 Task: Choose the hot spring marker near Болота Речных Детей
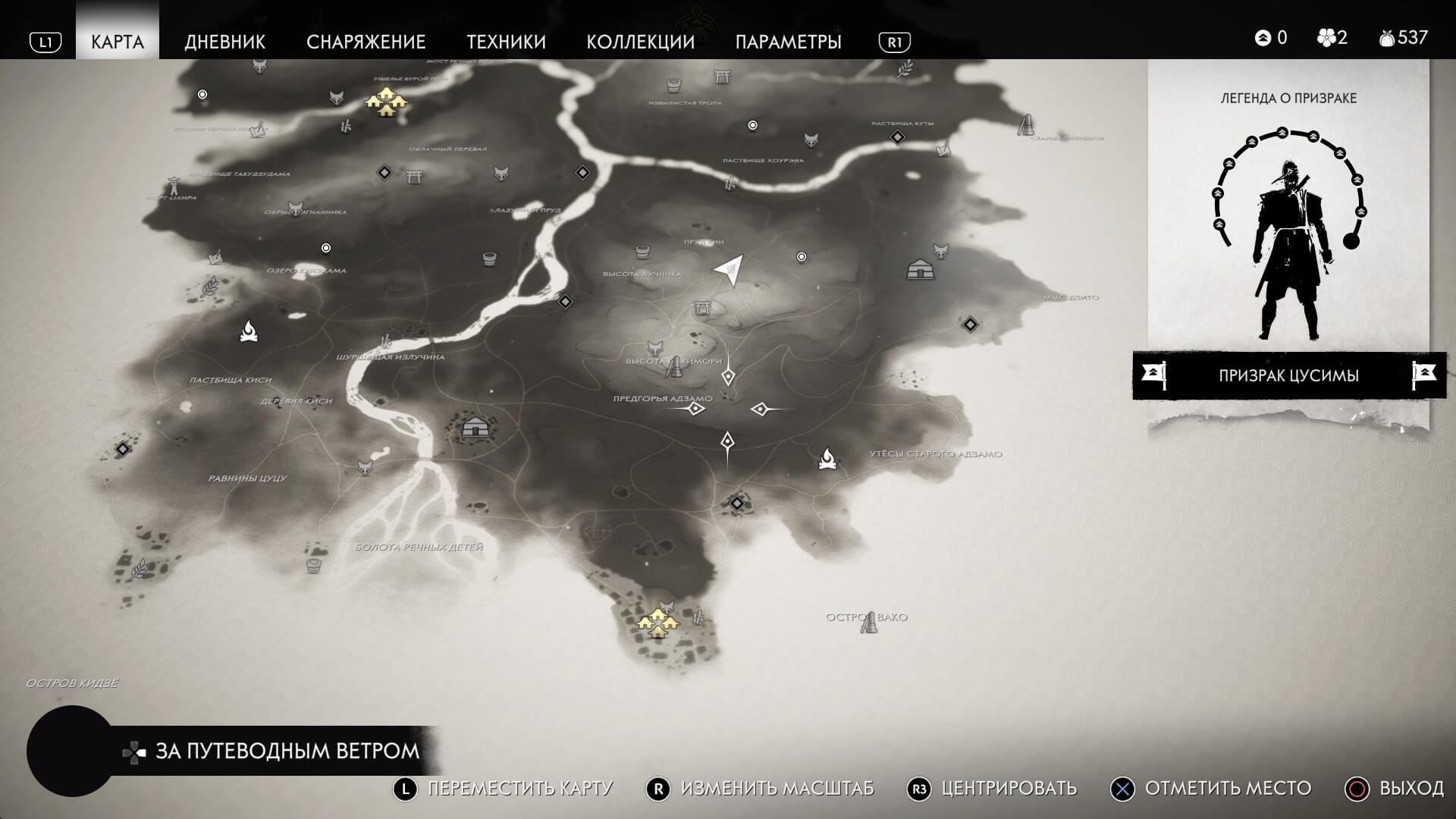point(313,565)
